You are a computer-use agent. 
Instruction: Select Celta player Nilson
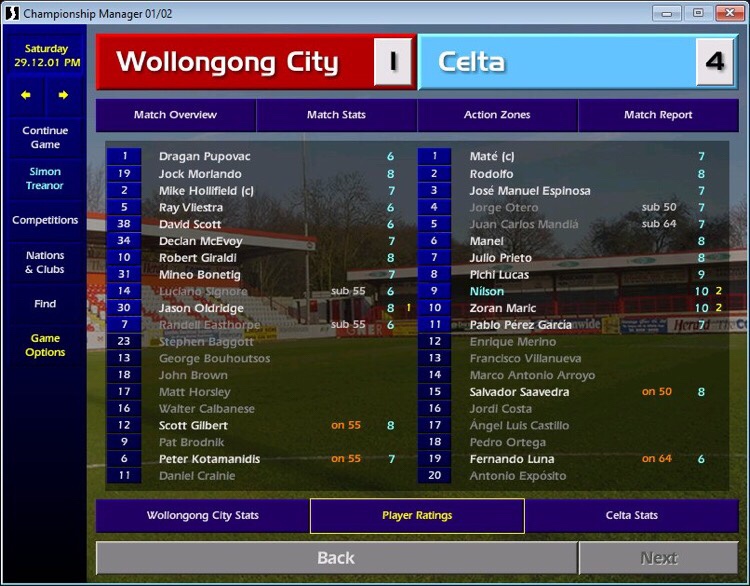point(488,291)
